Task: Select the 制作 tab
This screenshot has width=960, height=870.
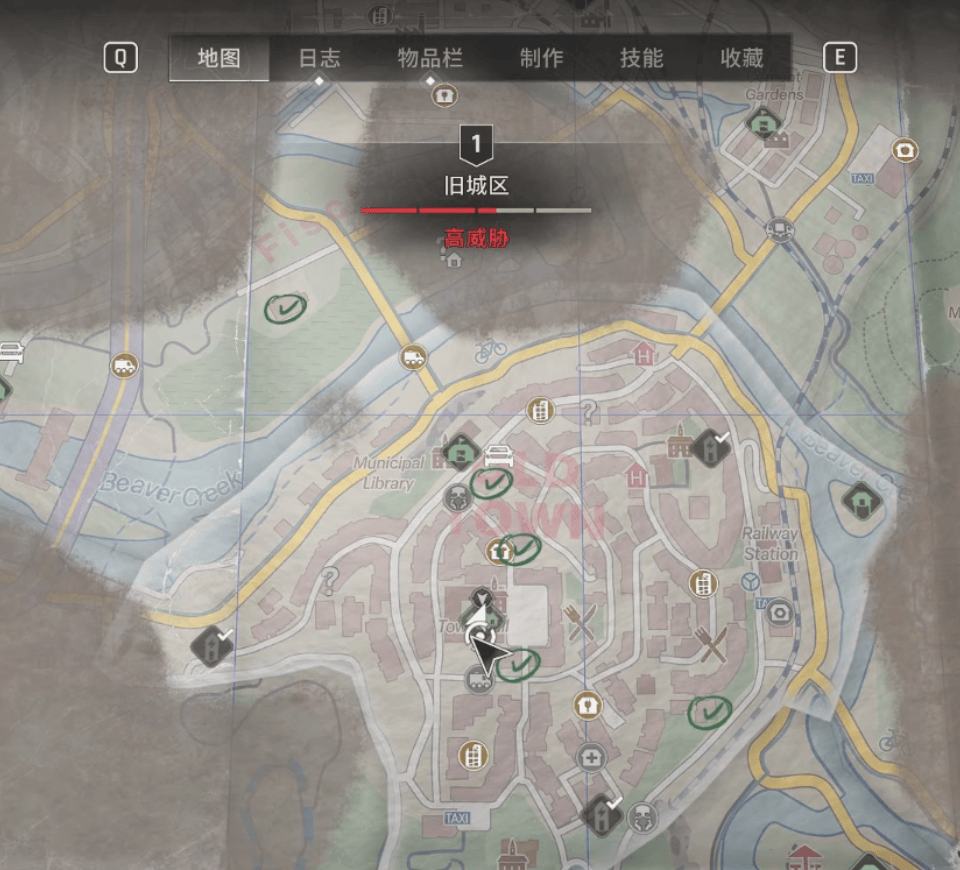Action: pos(541,58)
